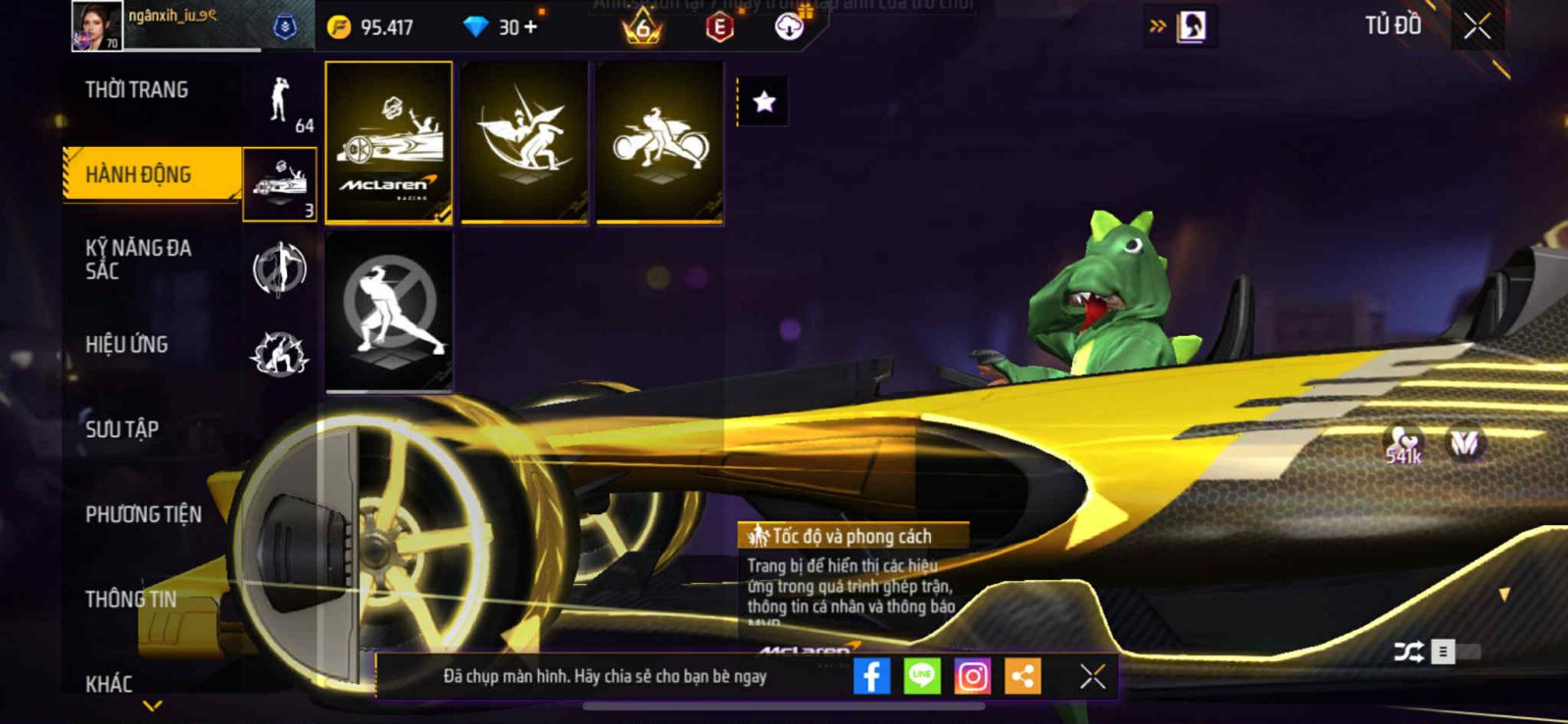
Task: Open the KỸ NĂNG ĐA SẮC category
Action: 139,260
